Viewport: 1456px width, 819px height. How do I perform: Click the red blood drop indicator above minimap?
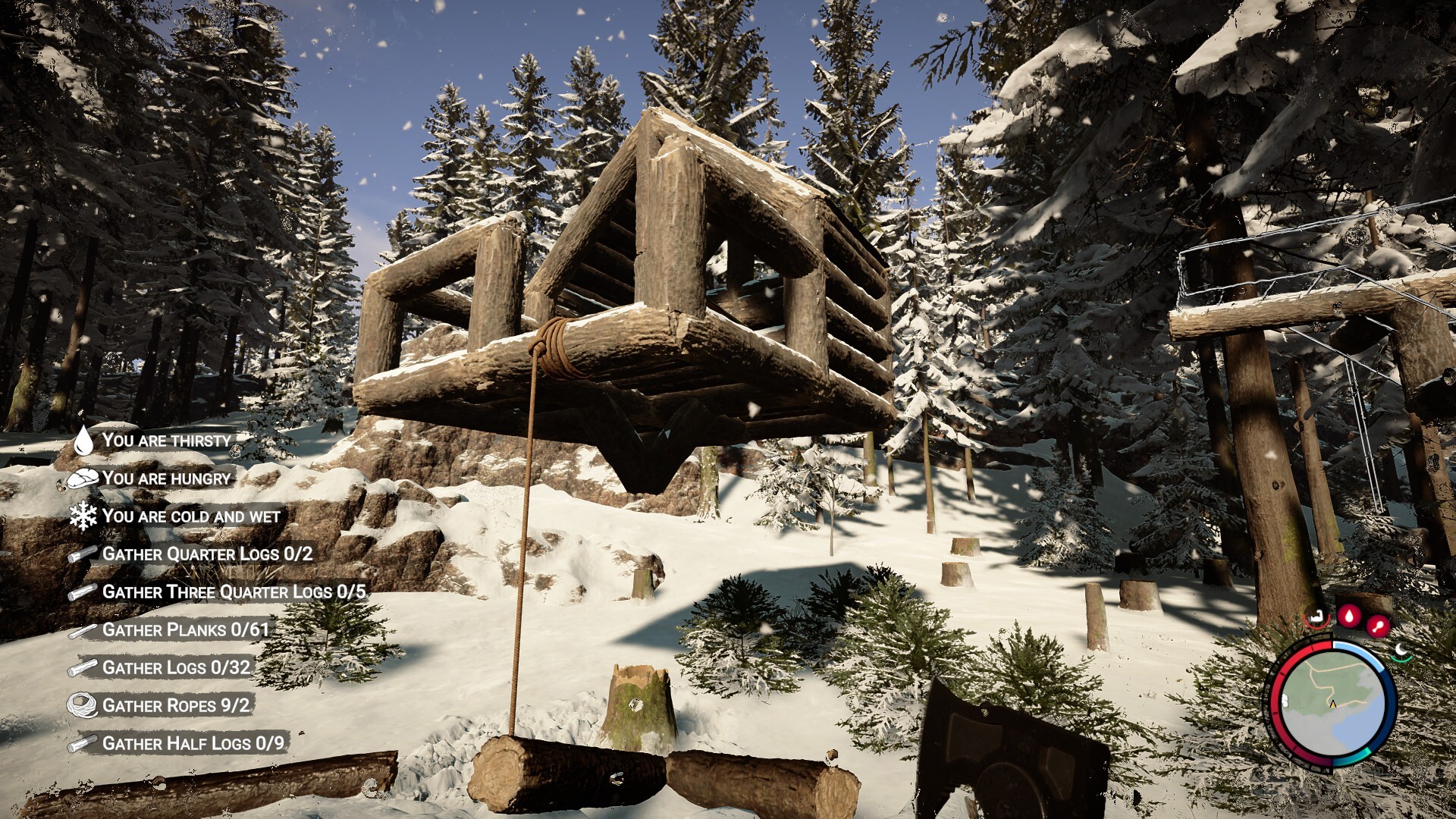click(x=1349, y=617)
